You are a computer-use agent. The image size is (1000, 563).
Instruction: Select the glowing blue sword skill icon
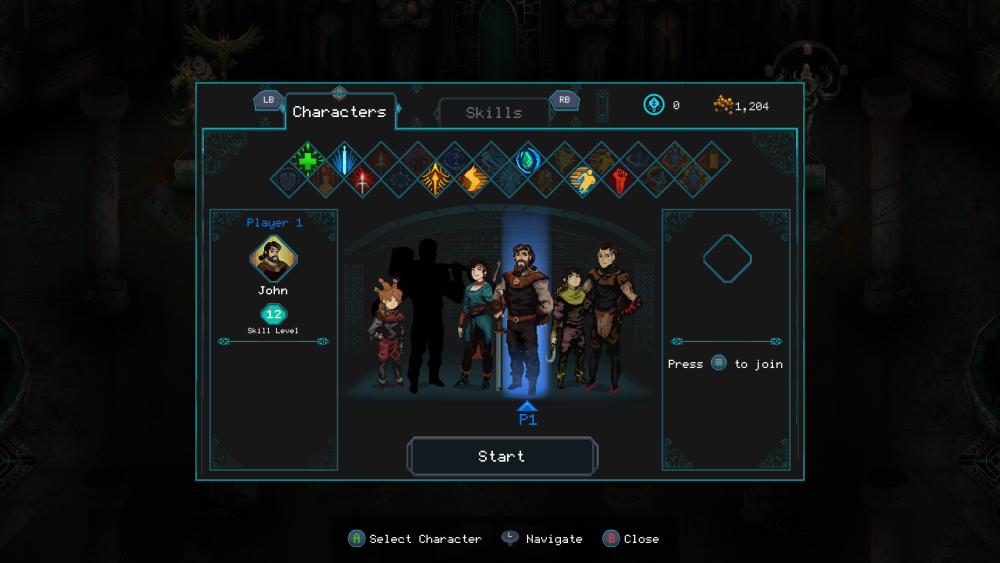click(x=344, y=160)
